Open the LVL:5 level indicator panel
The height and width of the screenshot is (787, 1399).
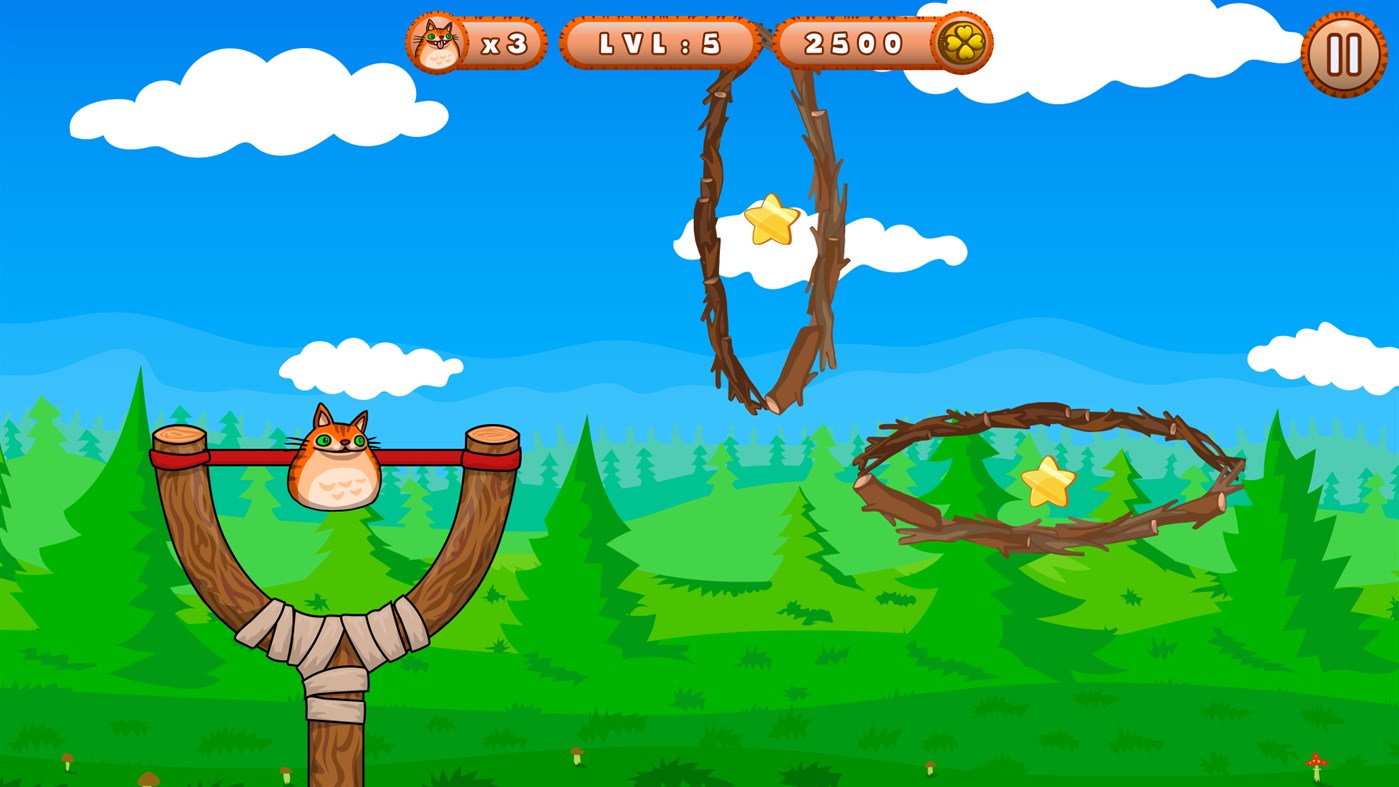coord(659,42)
